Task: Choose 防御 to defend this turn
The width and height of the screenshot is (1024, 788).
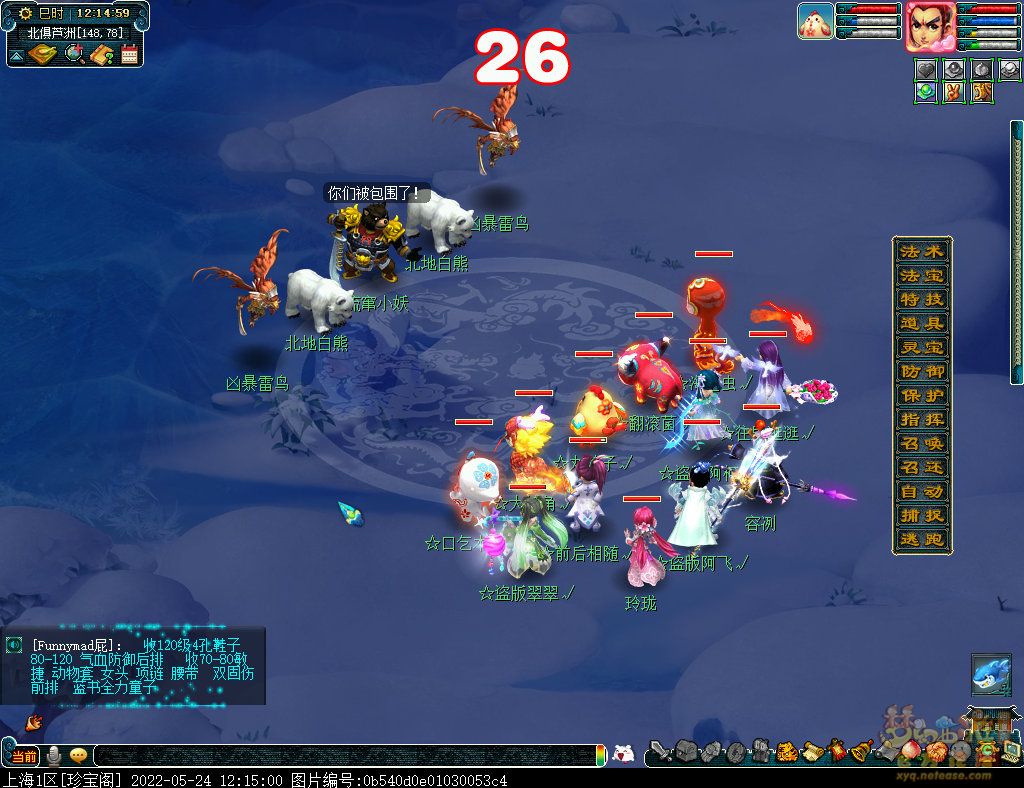Action: 921,371
